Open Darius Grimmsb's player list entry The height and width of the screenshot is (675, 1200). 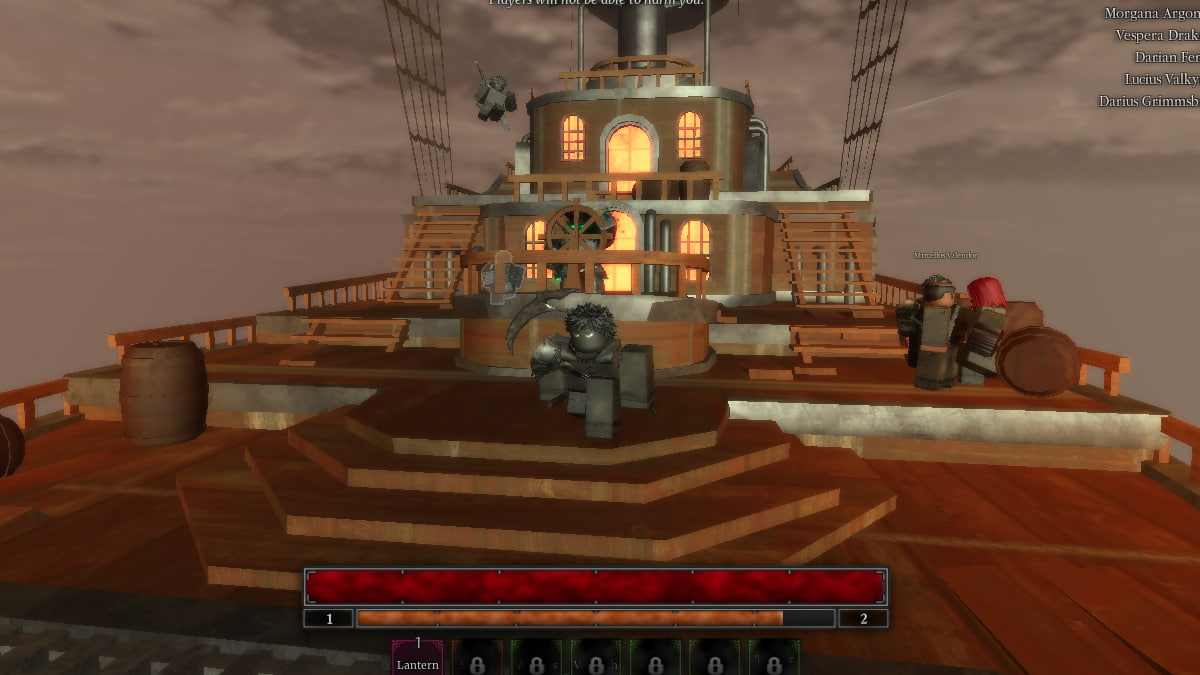[1148, 101]
